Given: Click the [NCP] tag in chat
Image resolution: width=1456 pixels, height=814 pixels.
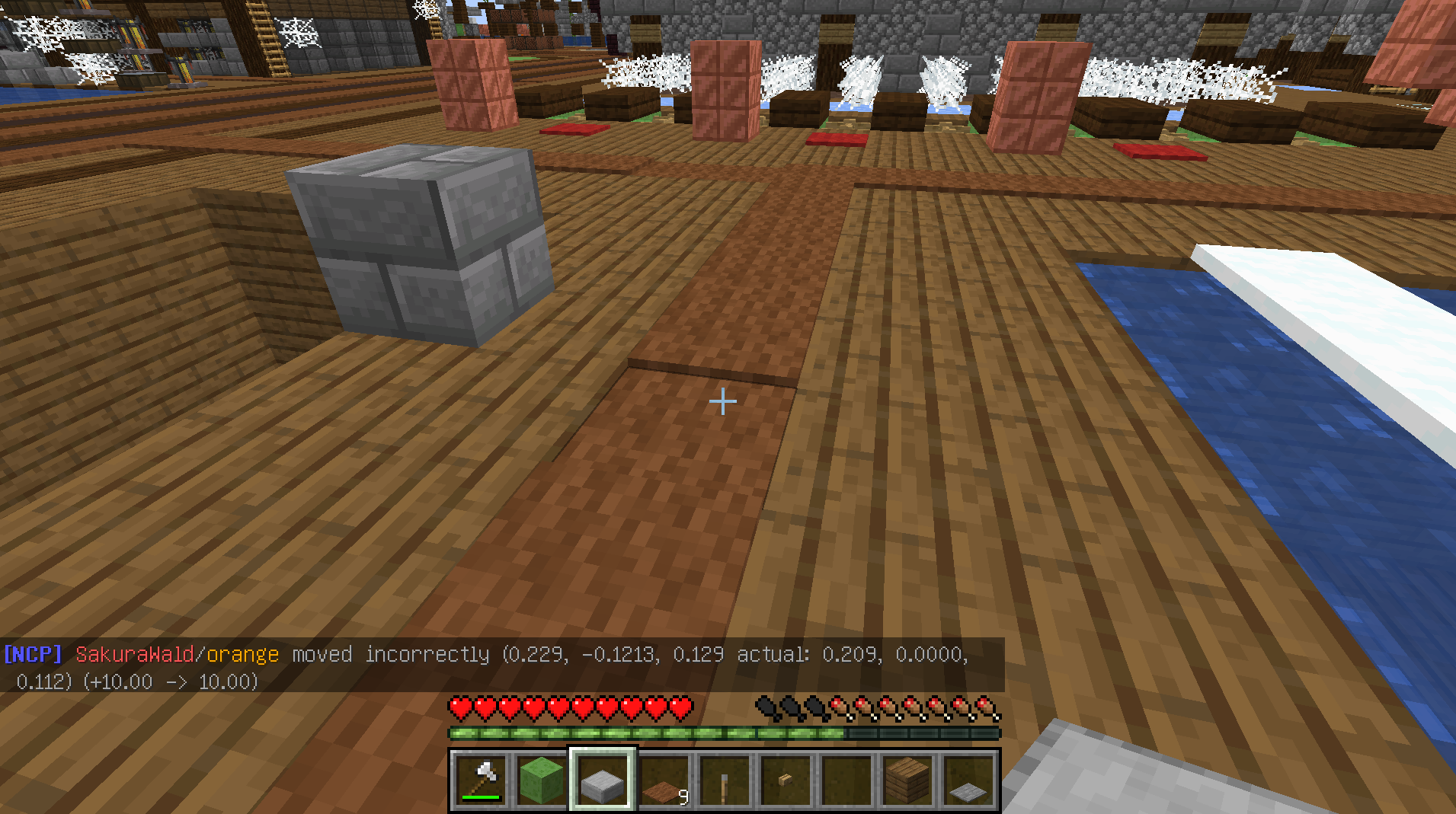Looking at the screenshot, I should pos(32,653).
